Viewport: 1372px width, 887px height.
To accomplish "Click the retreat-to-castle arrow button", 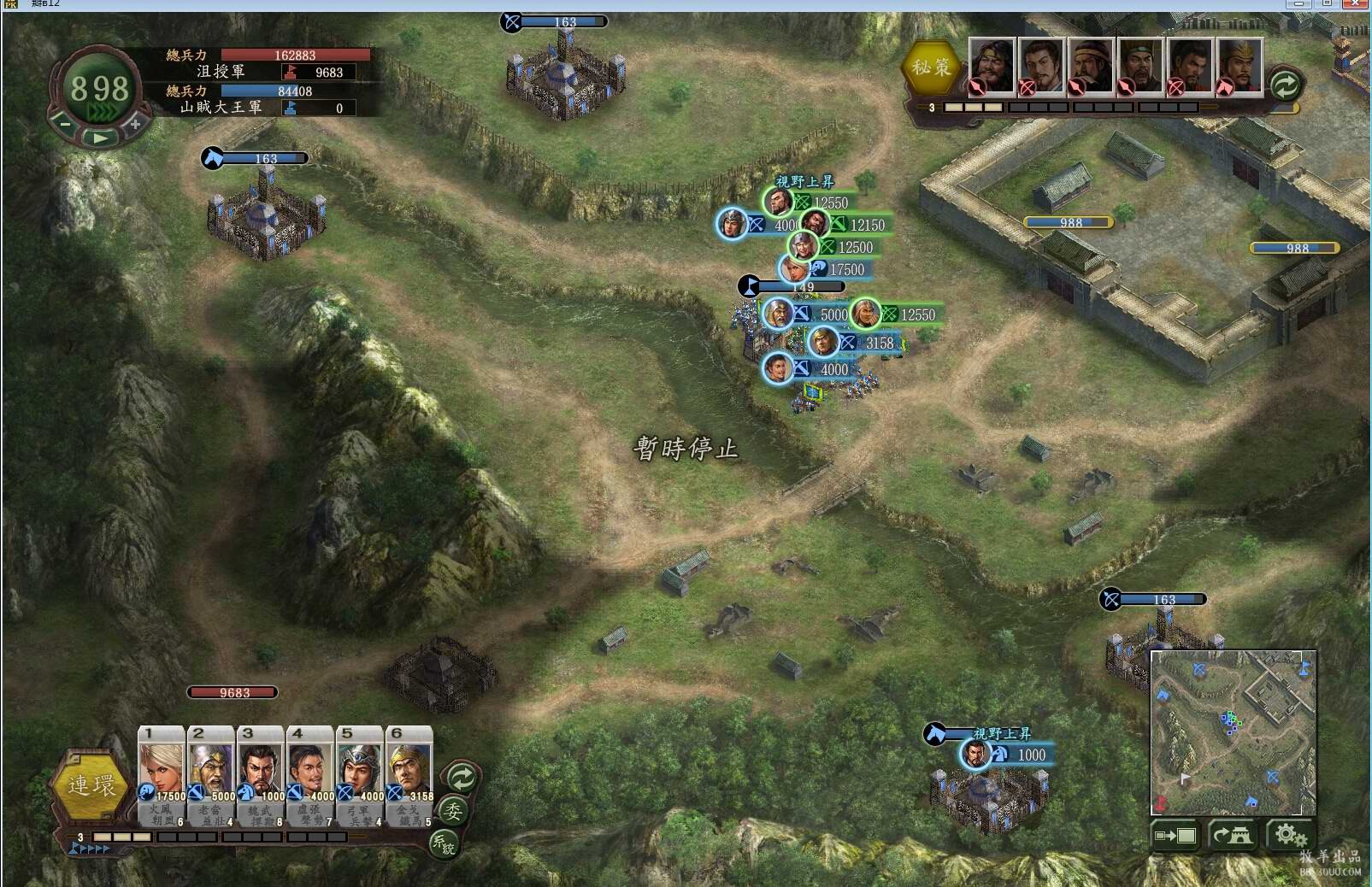I will coord(1232,835).
